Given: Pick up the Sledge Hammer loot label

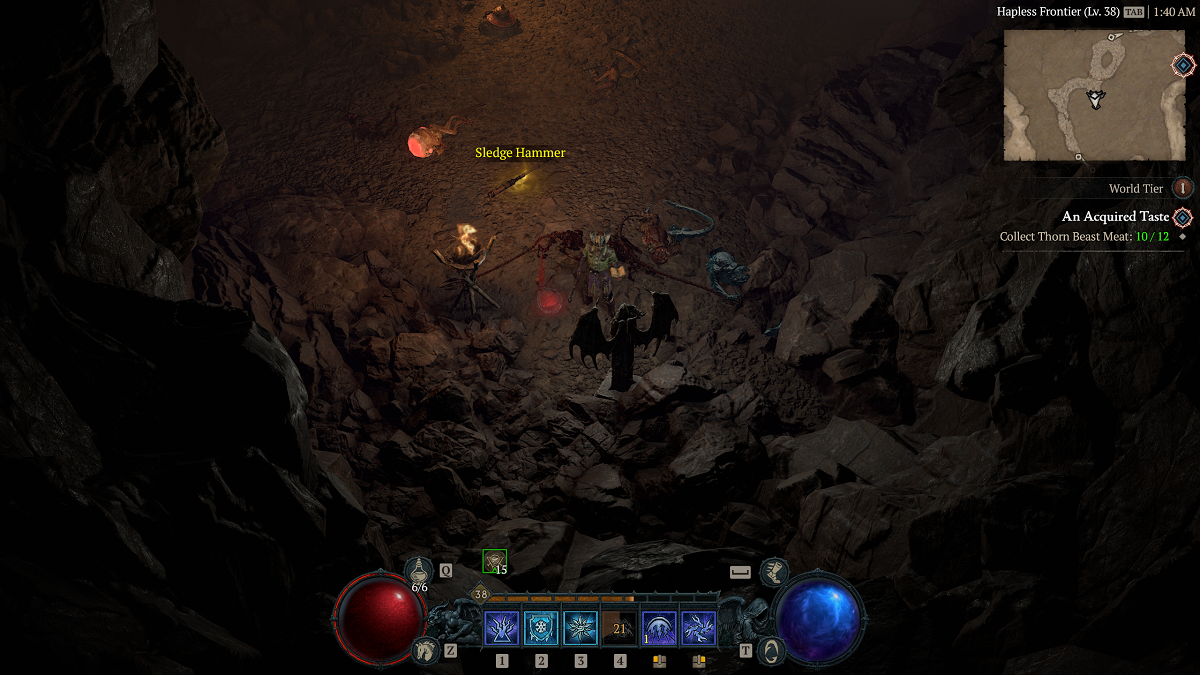Looking at the screenshot, I should 520,153.
